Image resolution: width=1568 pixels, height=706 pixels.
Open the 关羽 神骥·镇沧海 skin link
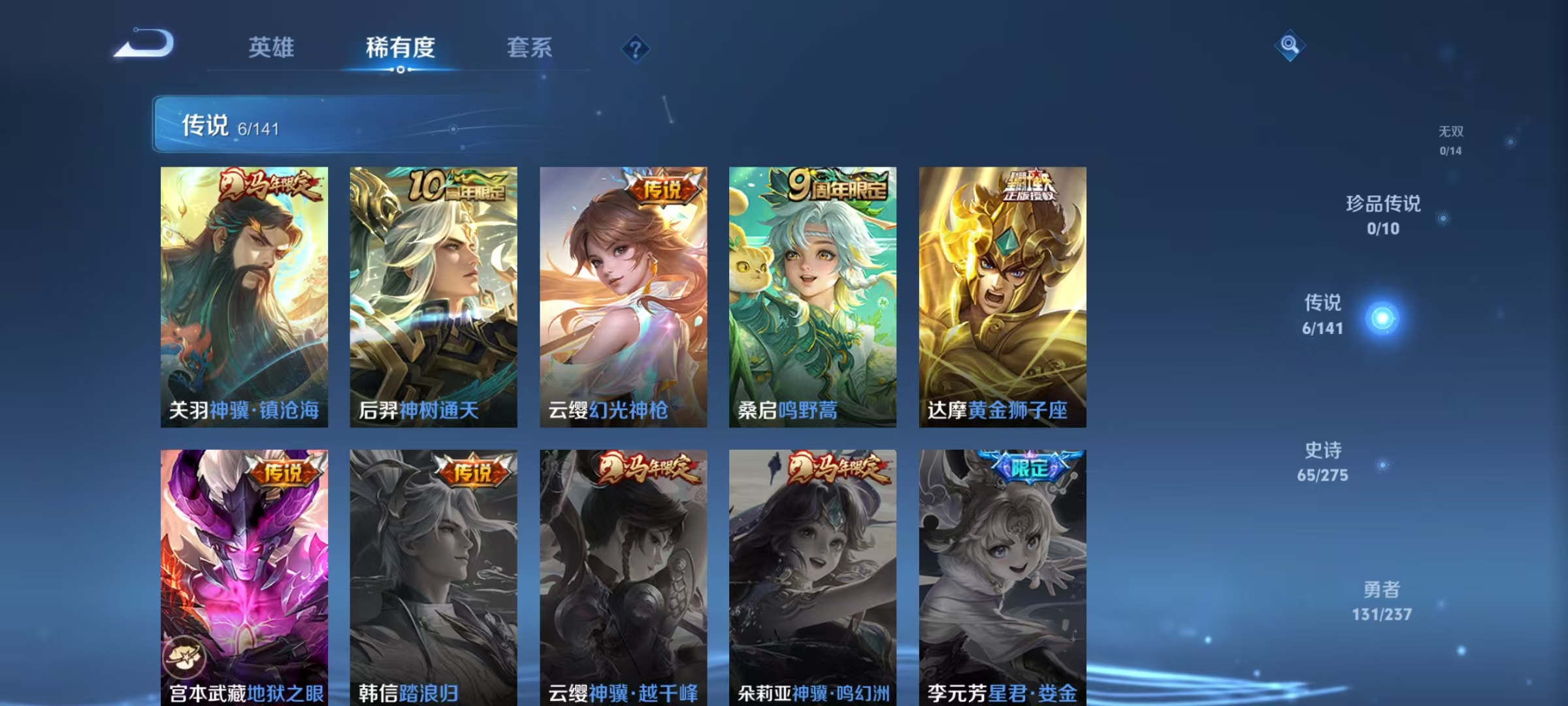click(x=244, y=294)
